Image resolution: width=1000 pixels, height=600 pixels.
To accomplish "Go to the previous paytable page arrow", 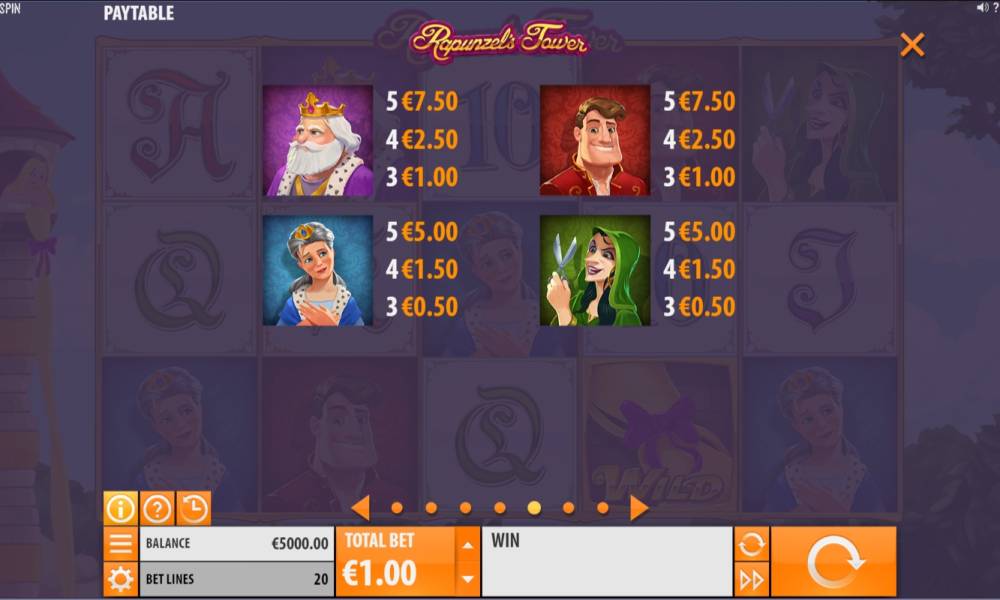I will pos(361,508).
